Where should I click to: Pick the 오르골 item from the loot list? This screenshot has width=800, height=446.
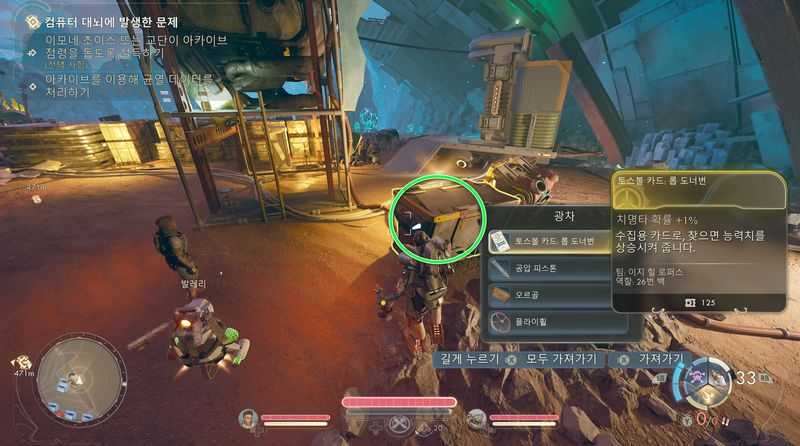(x=548, y=295)
